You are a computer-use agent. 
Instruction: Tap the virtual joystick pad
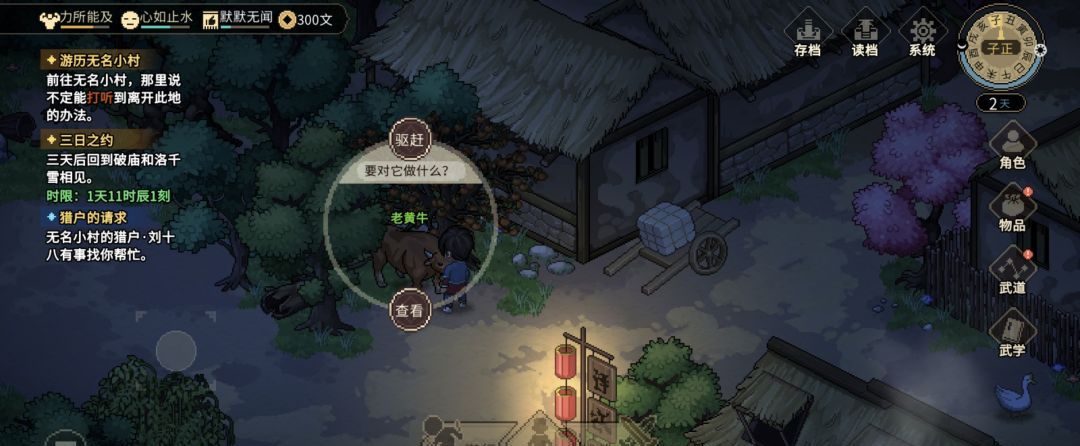(x=176, y=352)
